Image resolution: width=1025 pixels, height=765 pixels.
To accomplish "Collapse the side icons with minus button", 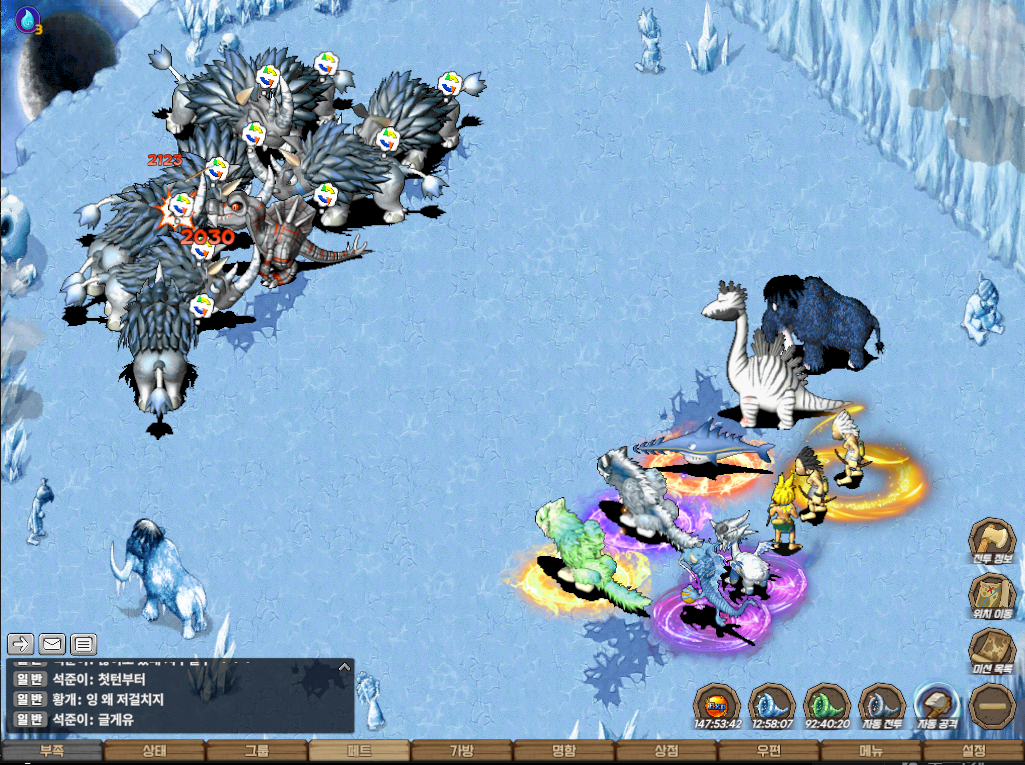I will pyautogui.click(x=993, y=705).
